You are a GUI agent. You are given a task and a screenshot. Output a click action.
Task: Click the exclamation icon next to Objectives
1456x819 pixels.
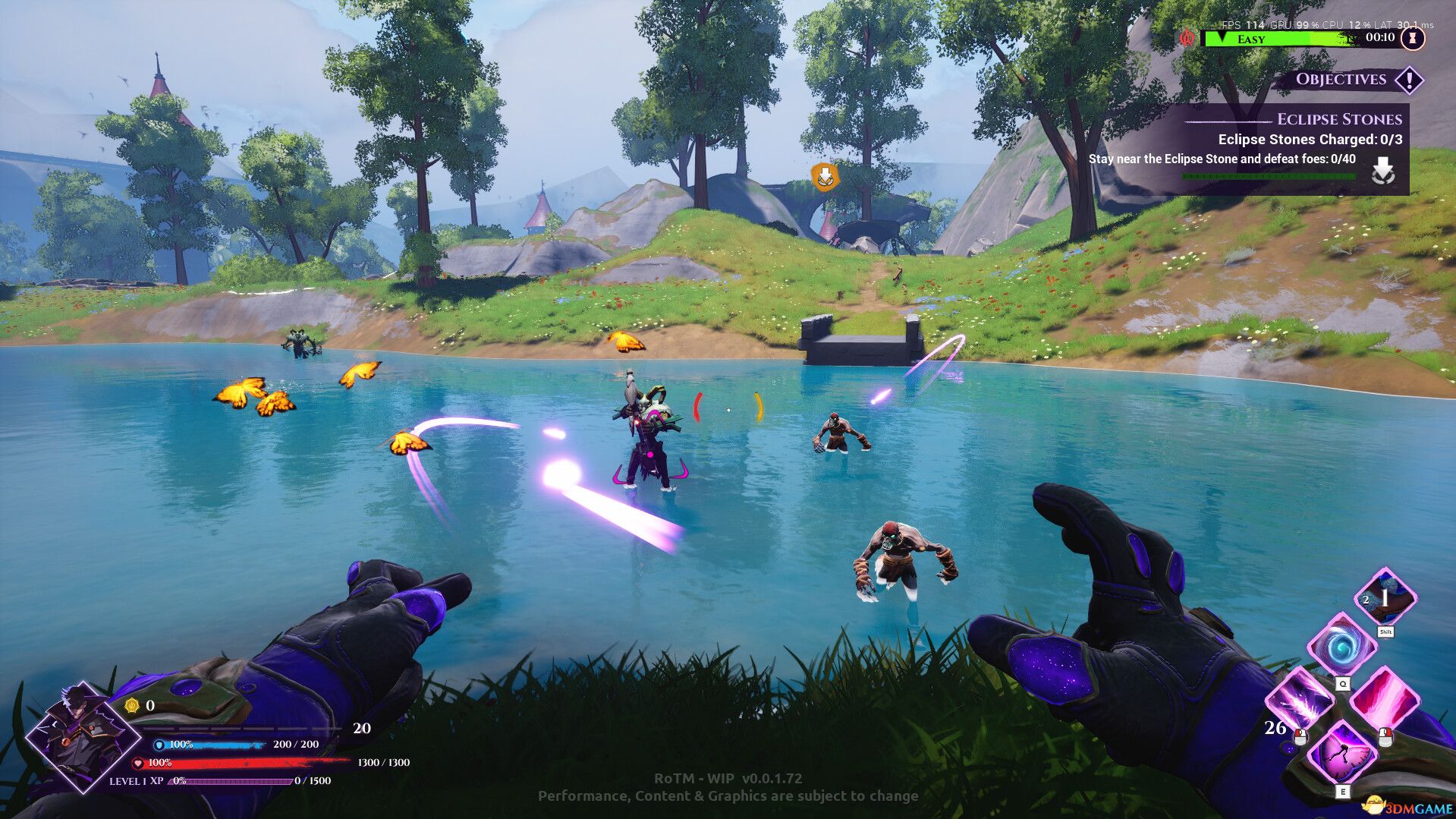pyautogui.click(x=1410, y=81)
